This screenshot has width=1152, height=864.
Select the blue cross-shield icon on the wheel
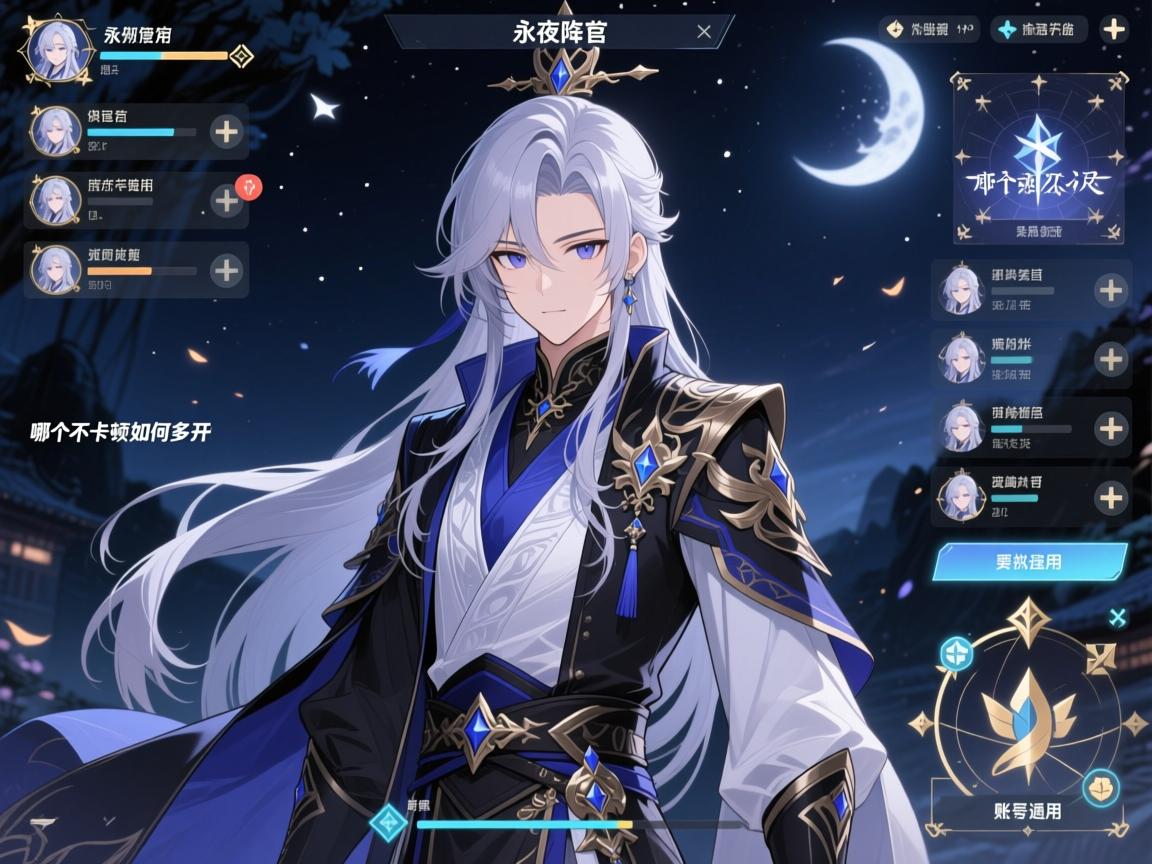tap(956, 654)
